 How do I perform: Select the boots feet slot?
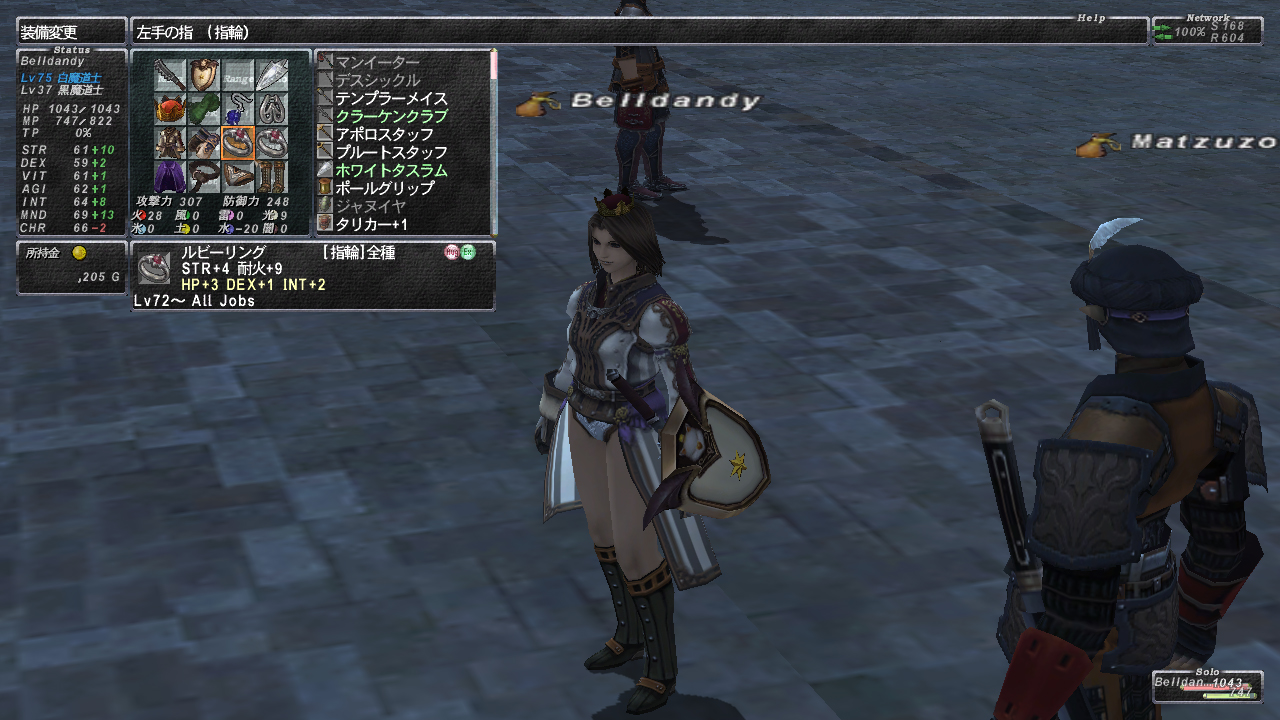[x=272, y=177]
